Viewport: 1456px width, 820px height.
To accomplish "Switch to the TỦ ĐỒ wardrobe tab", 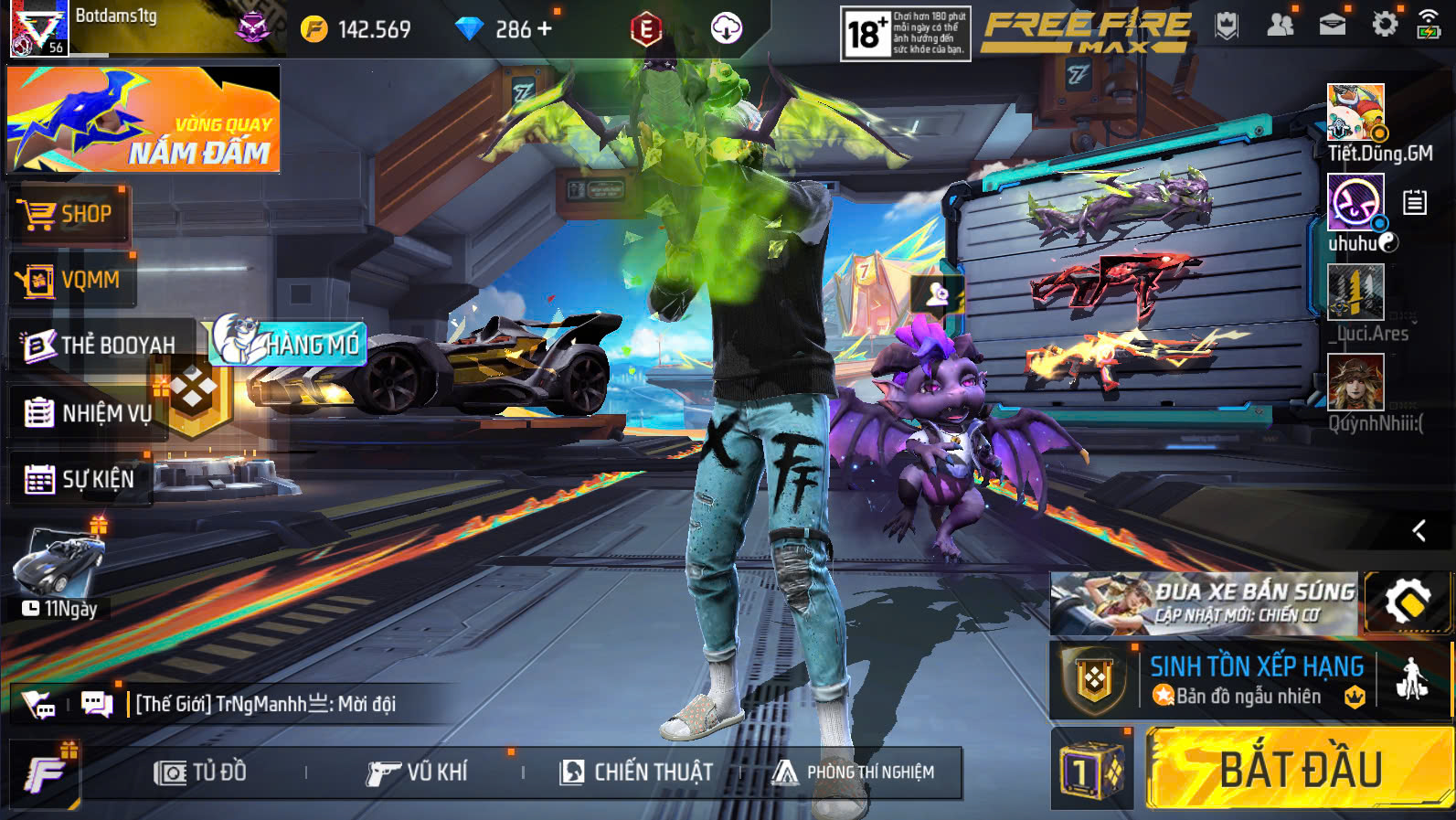I will [201, 772].
